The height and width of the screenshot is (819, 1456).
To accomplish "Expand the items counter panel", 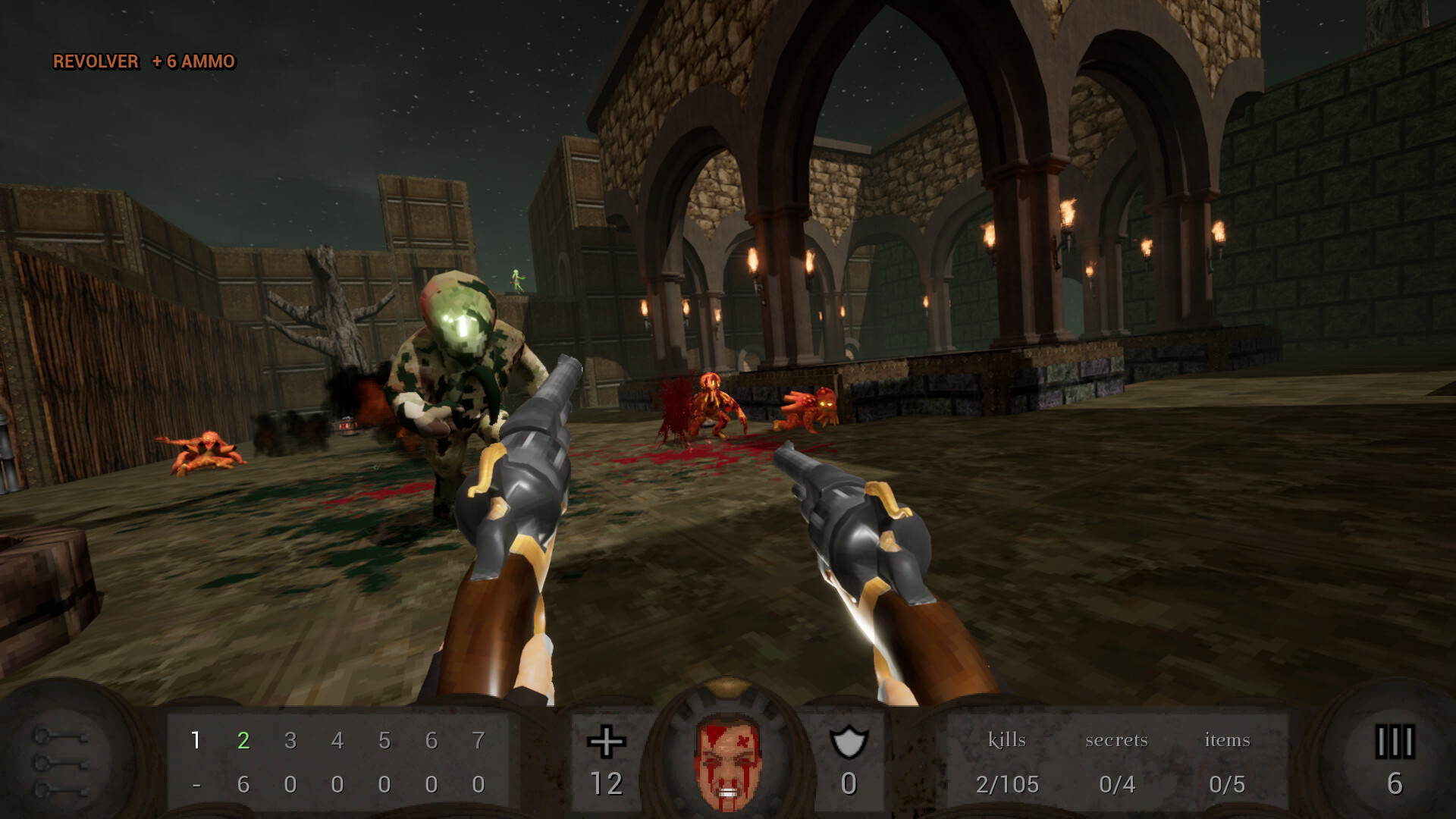I will click(1228, 739).
